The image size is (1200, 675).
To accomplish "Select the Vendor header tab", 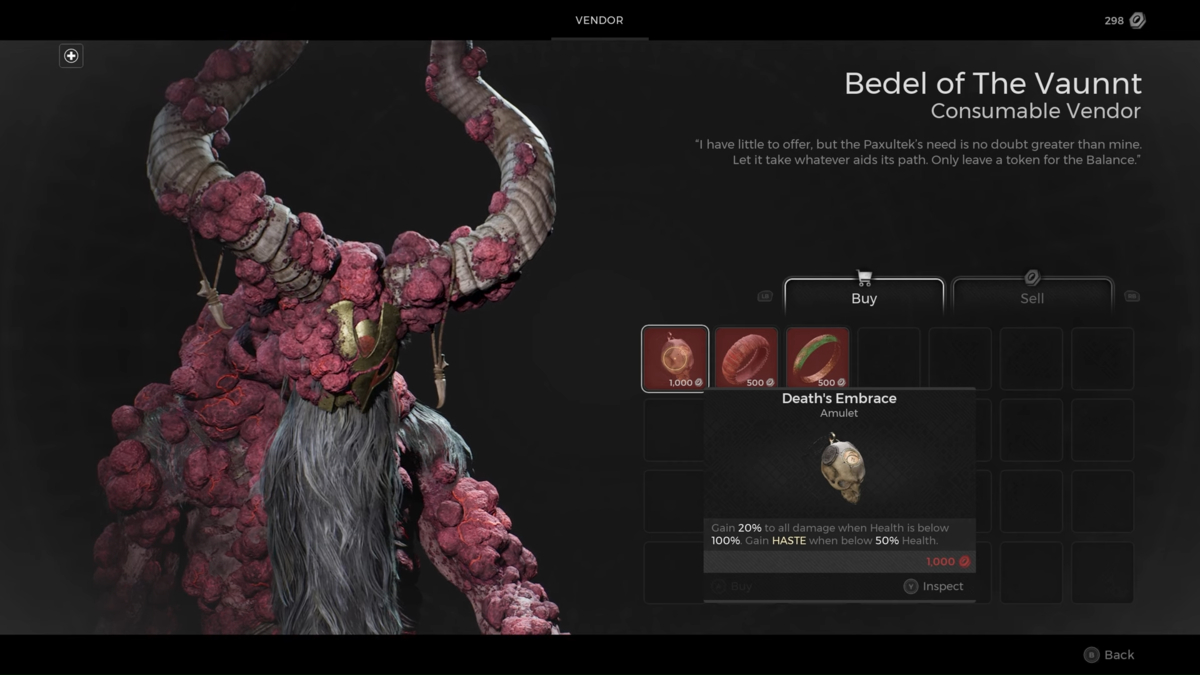I will click(599, 20).
